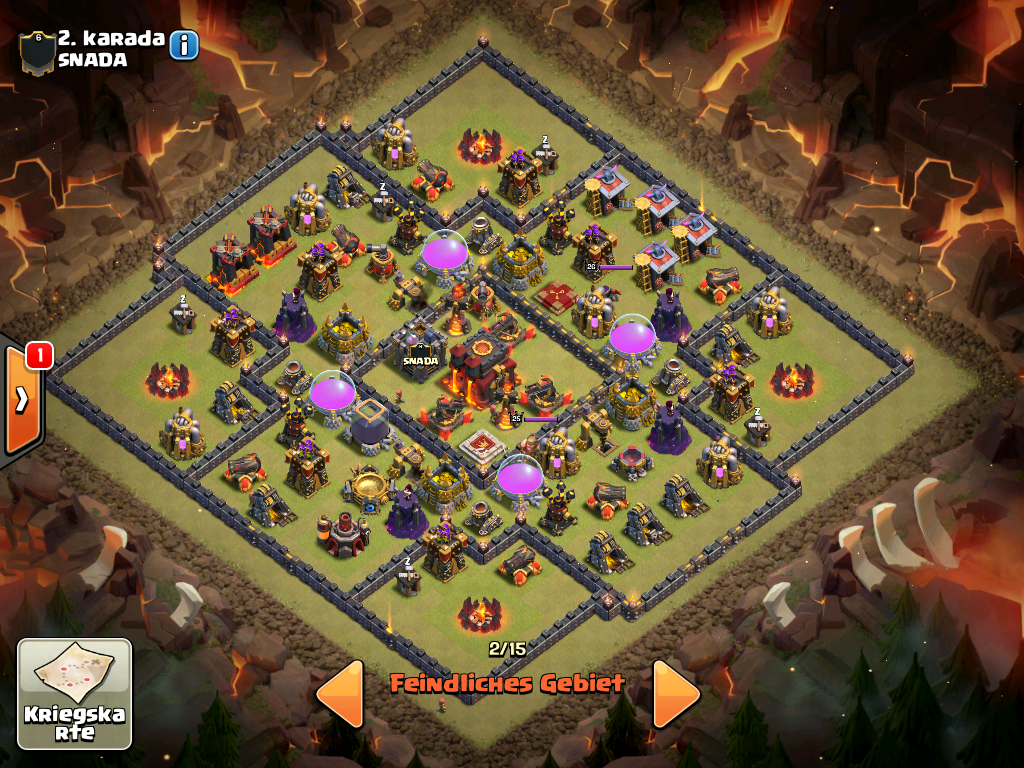The height and width of the screenshot is (768, 1024).
Task: Open the Kriegskarte war map
Action: coord(75,694)
